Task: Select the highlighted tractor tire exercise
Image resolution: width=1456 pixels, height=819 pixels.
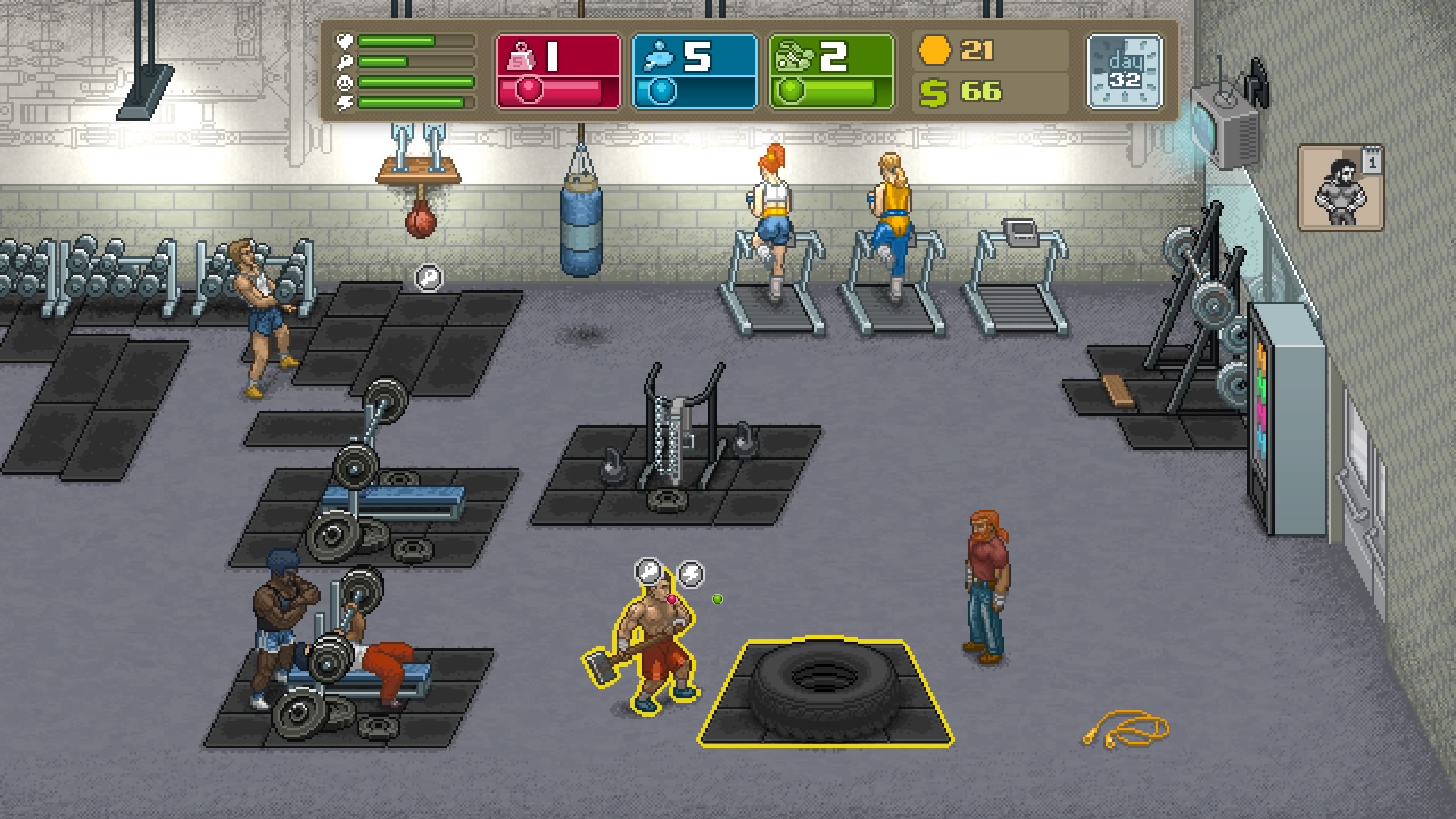Action: pyautogui.click(x=824, y=692)
